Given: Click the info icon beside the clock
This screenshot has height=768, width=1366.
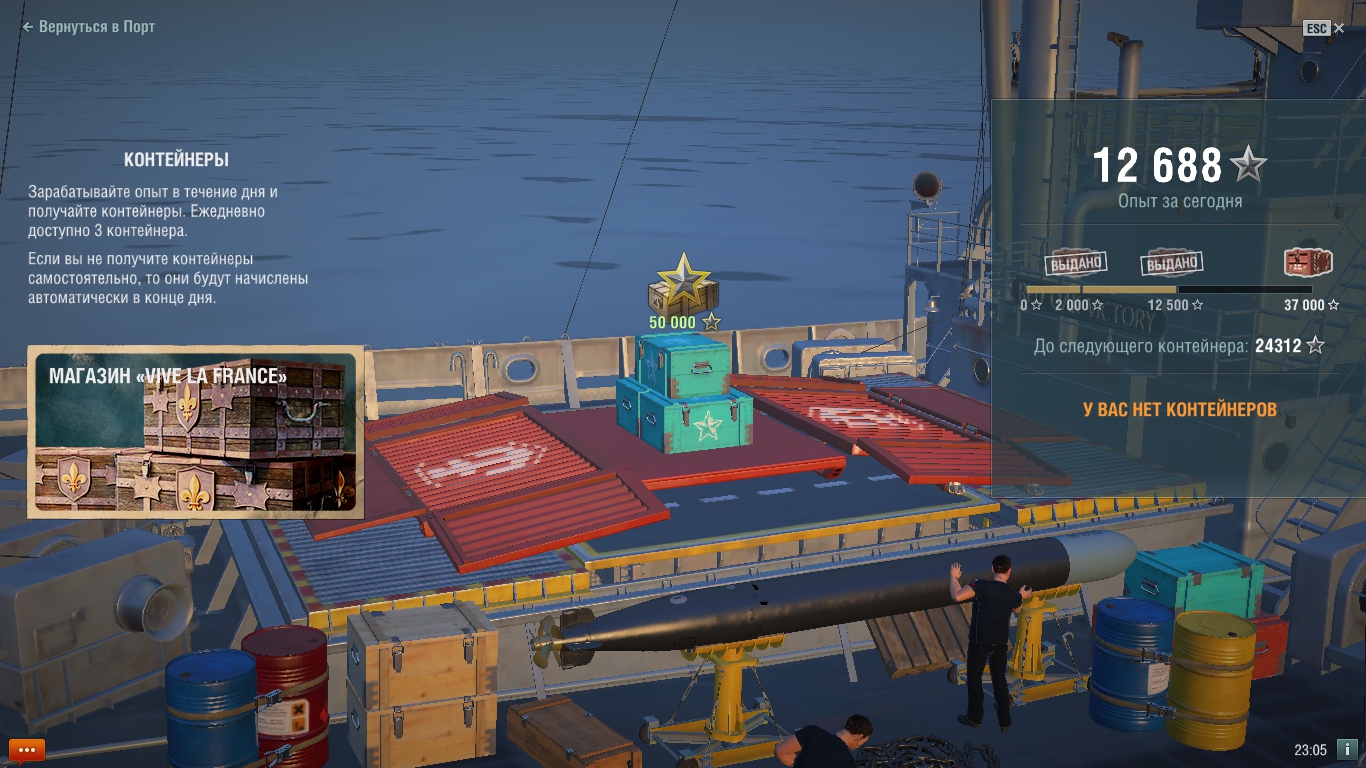Looking at the screenshot, I should tap(1347, 749).
